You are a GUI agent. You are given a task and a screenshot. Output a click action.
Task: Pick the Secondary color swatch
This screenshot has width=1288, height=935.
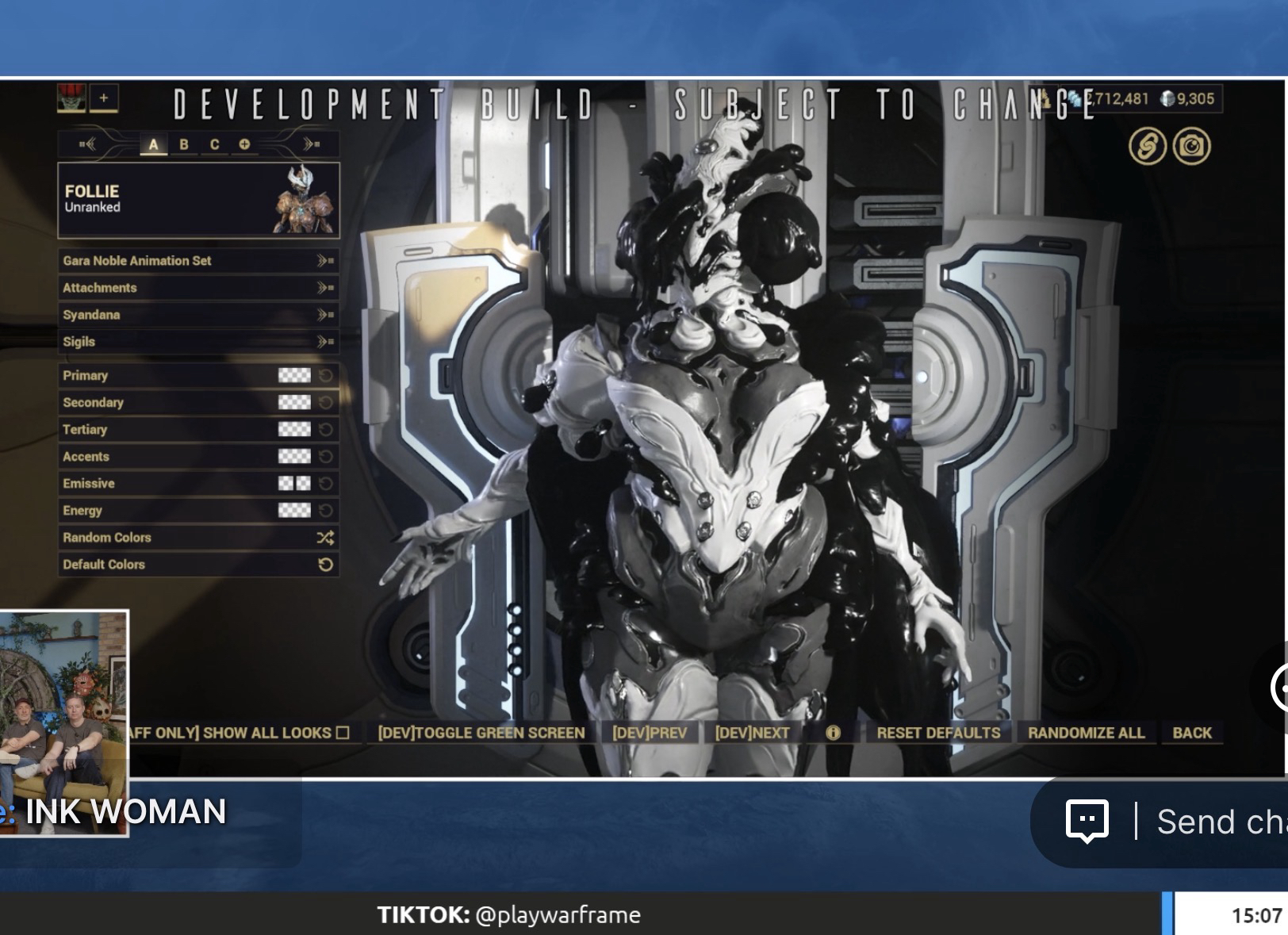(x=294, y=403)
